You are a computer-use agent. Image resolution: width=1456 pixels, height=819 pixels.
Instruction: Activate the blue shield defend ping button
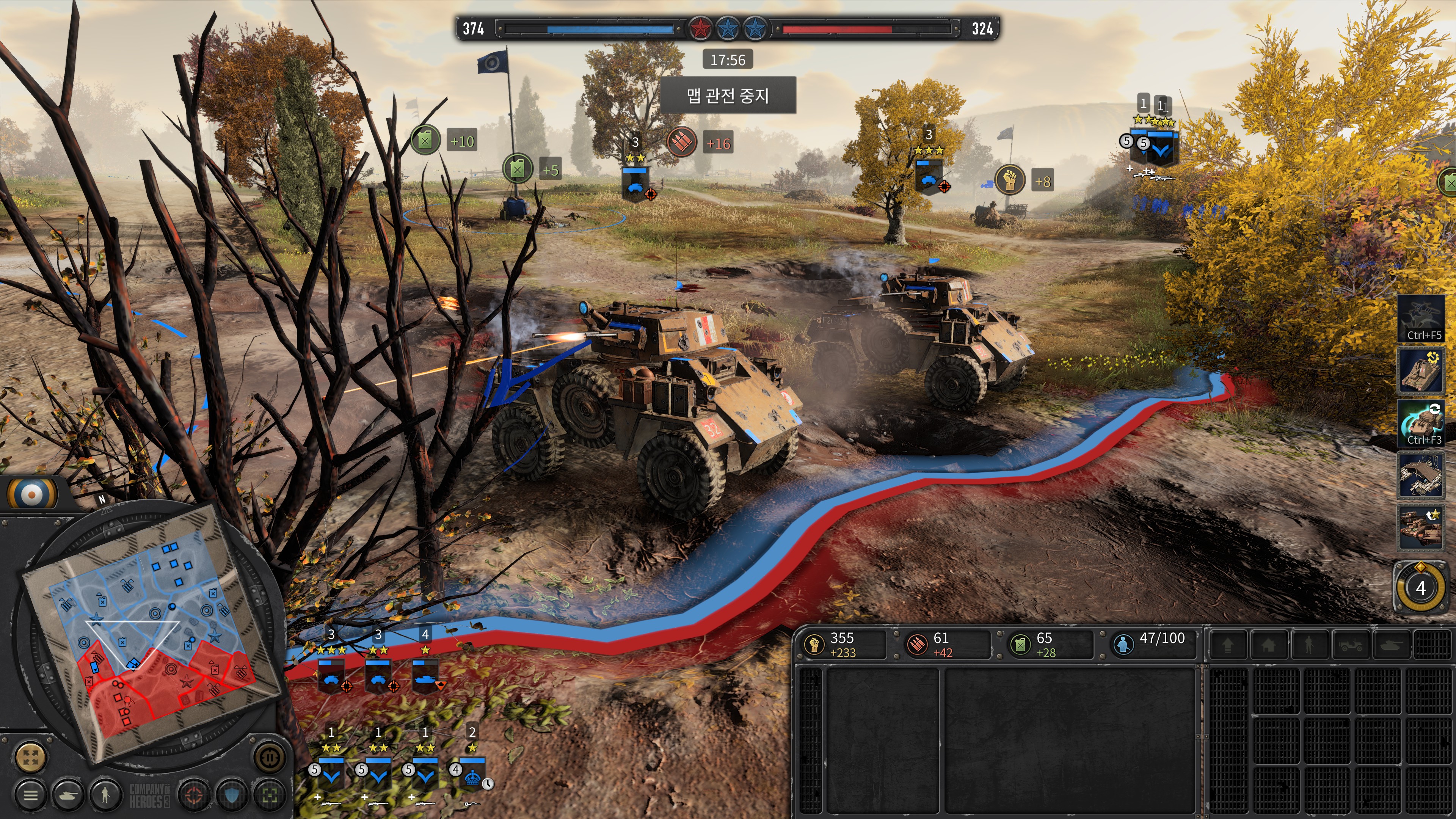232,795
